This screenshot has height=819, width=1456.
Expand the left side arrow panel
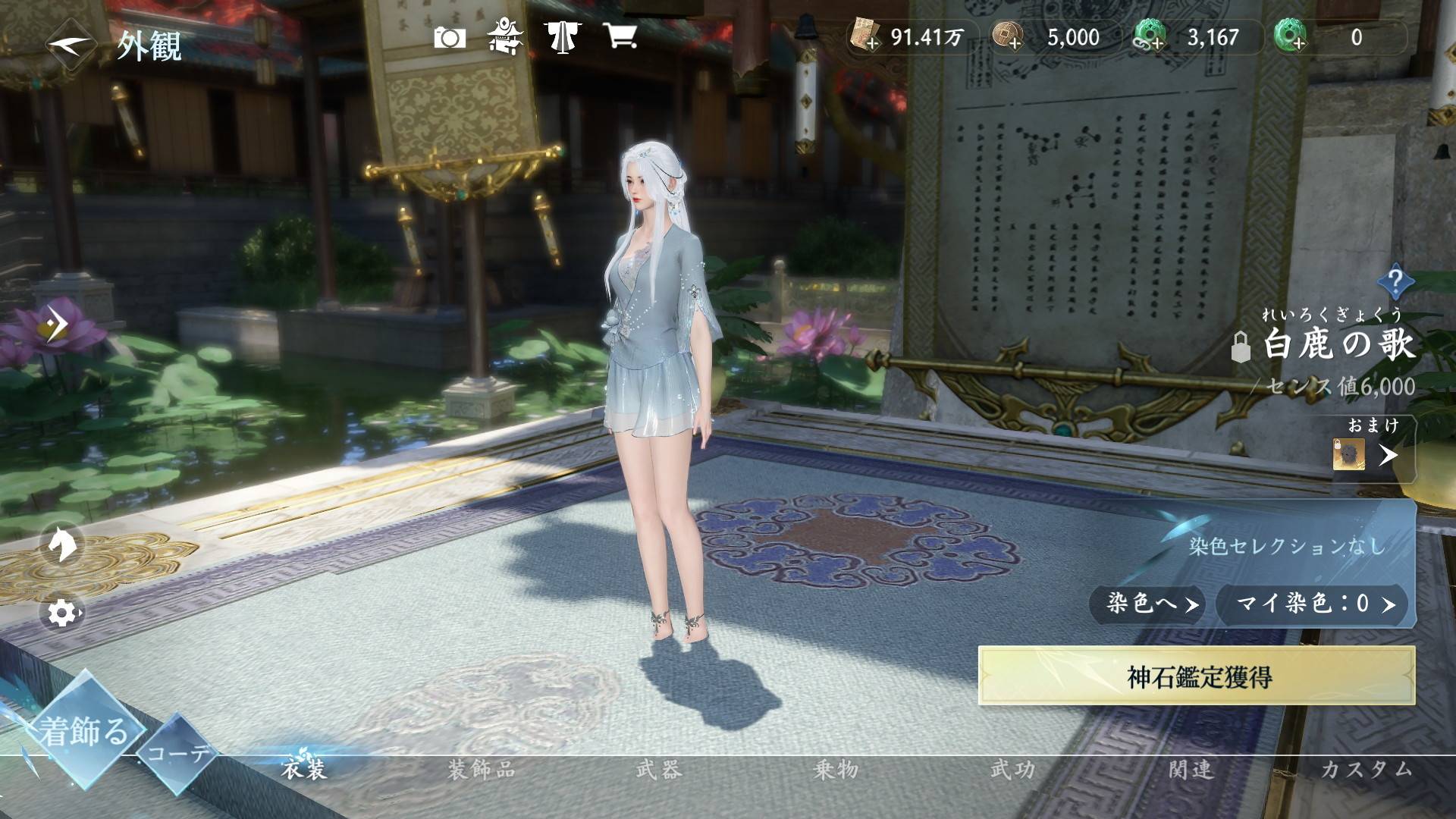55,325
